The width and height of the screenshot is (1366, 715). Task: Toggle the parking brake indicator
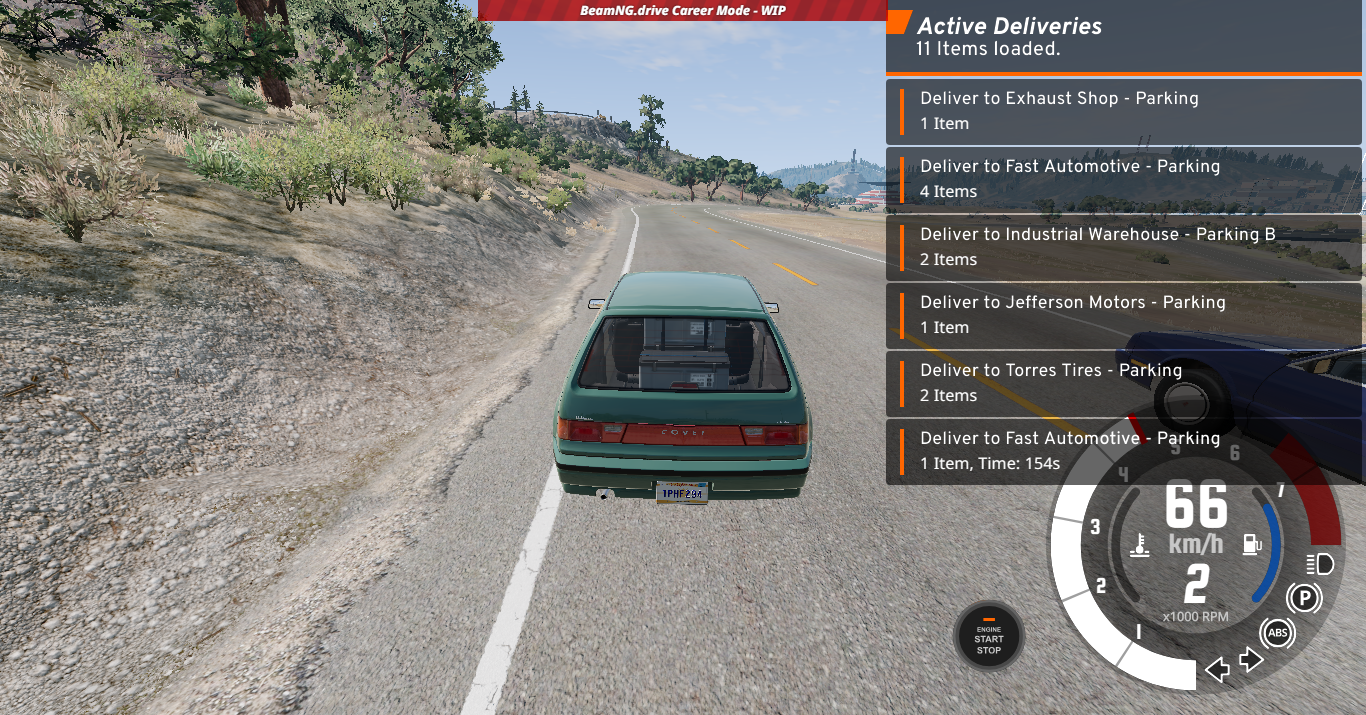pos(1303,599)
